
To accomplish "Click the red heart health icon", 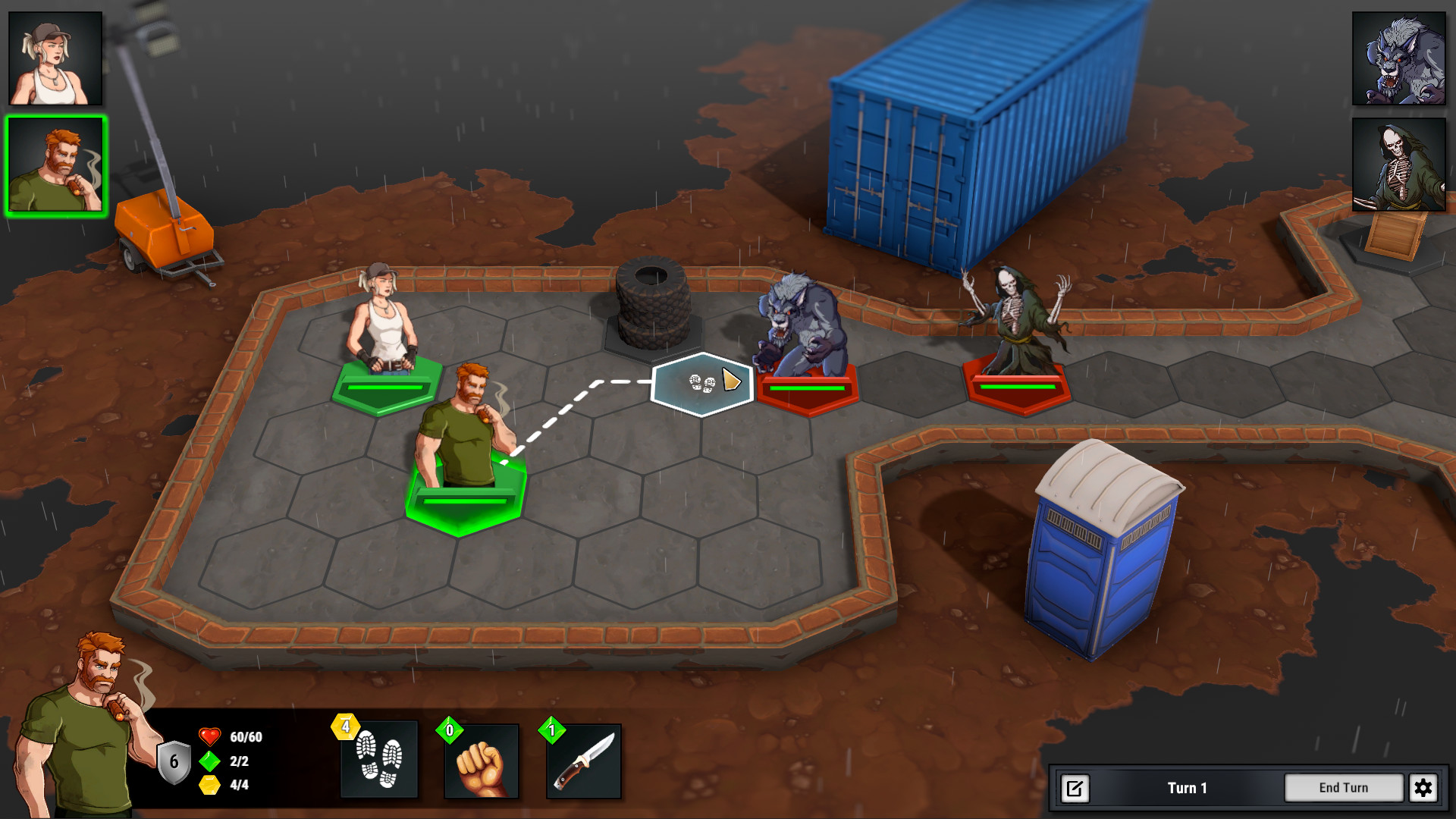I will 209,735.
